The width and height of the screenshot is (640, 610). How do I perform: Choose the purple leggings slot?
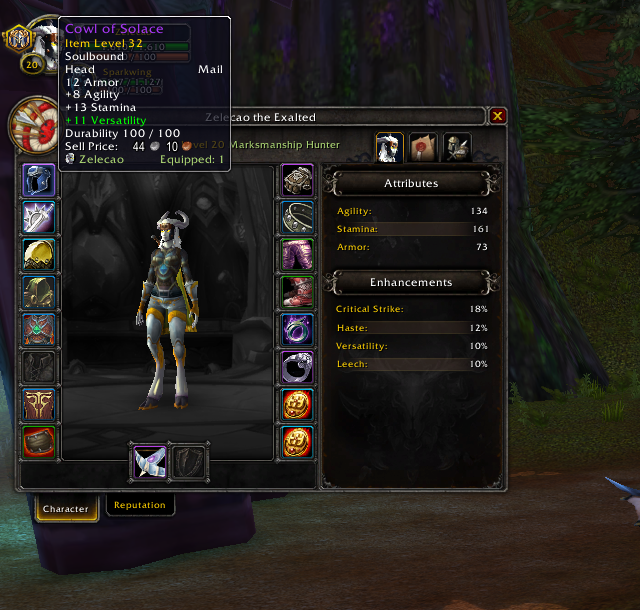tap(297, 255)
